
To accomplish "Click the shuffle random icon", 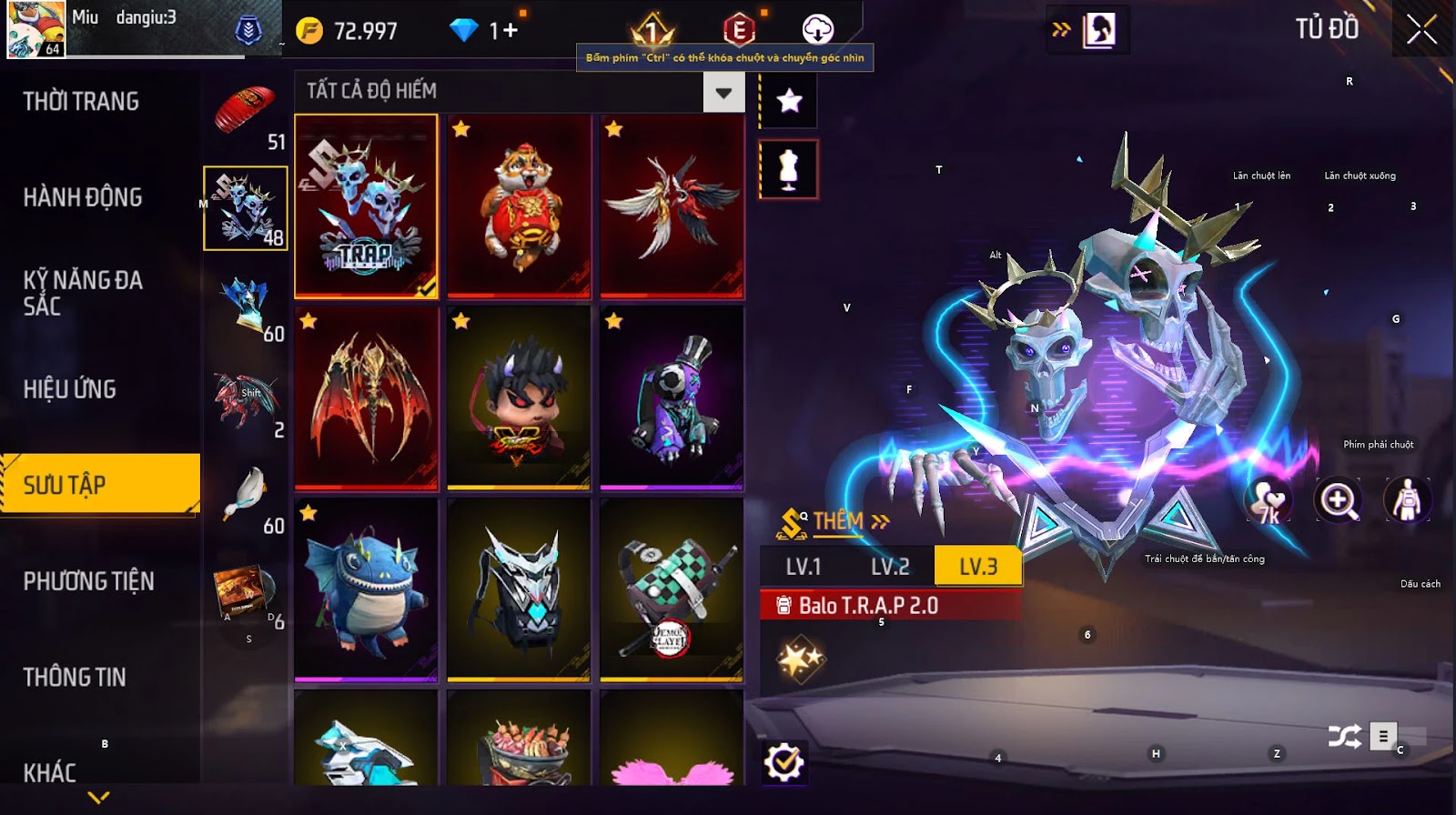I will click(1344, 736).
